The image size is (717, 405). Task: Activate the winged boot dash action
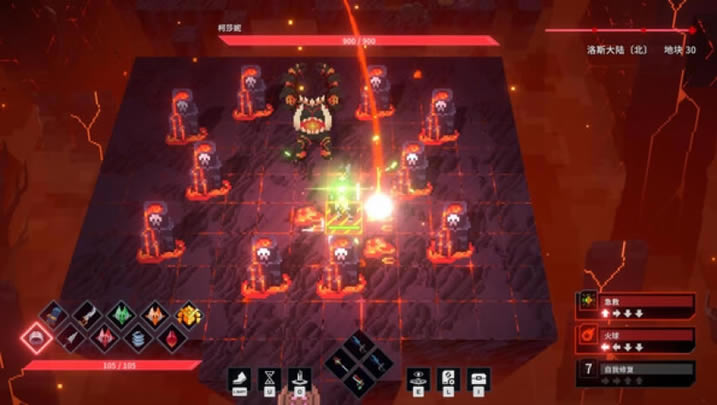[240, 379]
